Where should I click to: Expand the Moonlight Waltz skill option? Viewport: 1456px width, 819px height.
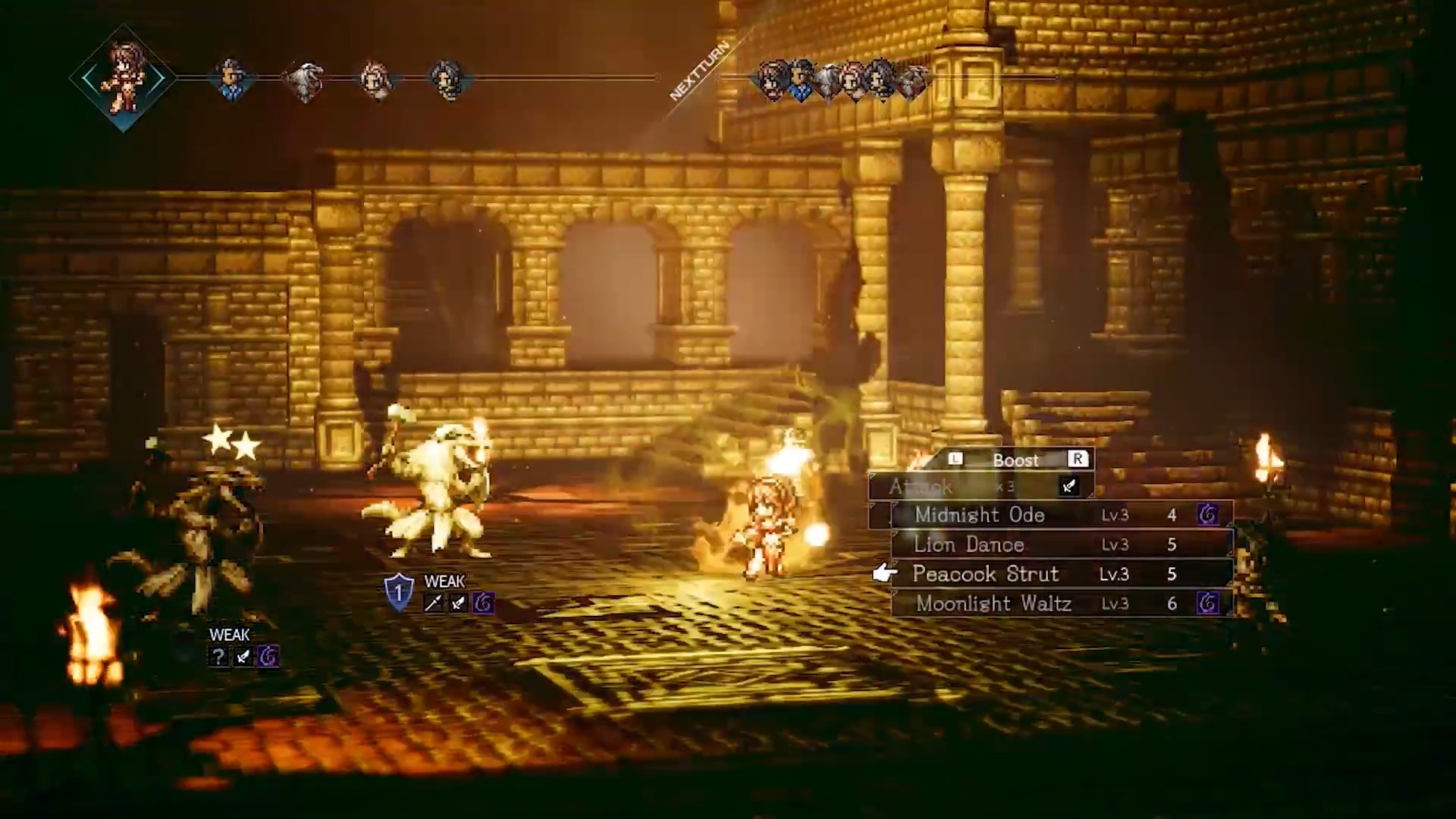click(994, 604)
